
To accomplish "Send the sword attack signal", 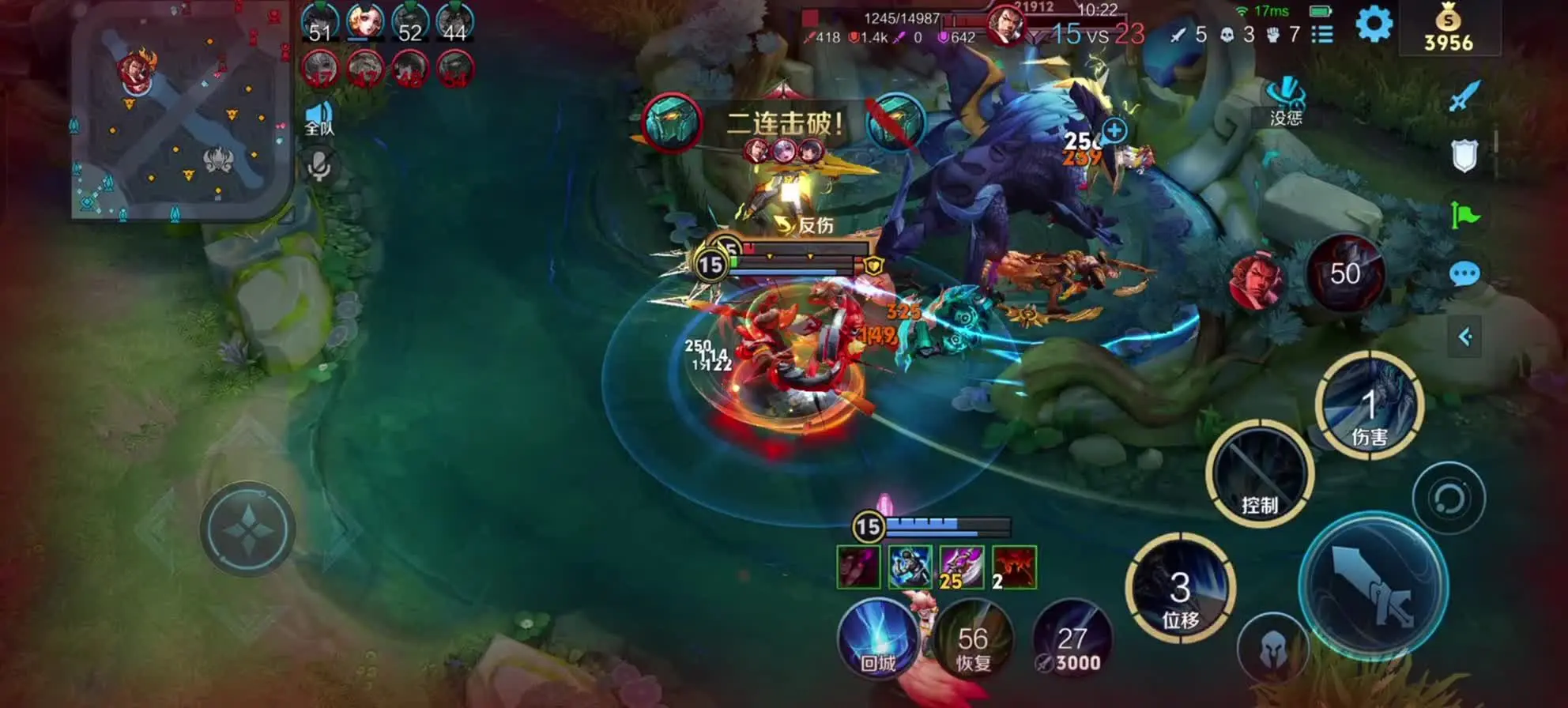I will click(1464, 96).
